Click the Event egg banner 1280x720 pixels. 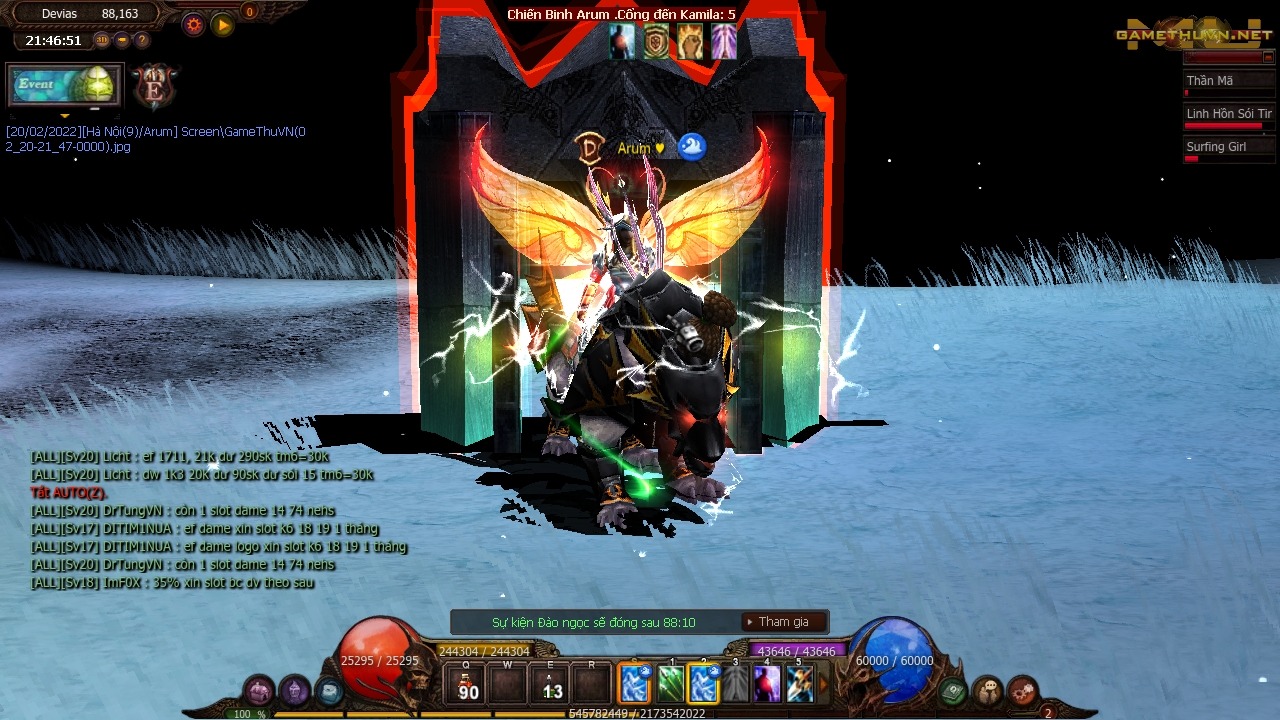click(x=62, y=87)
